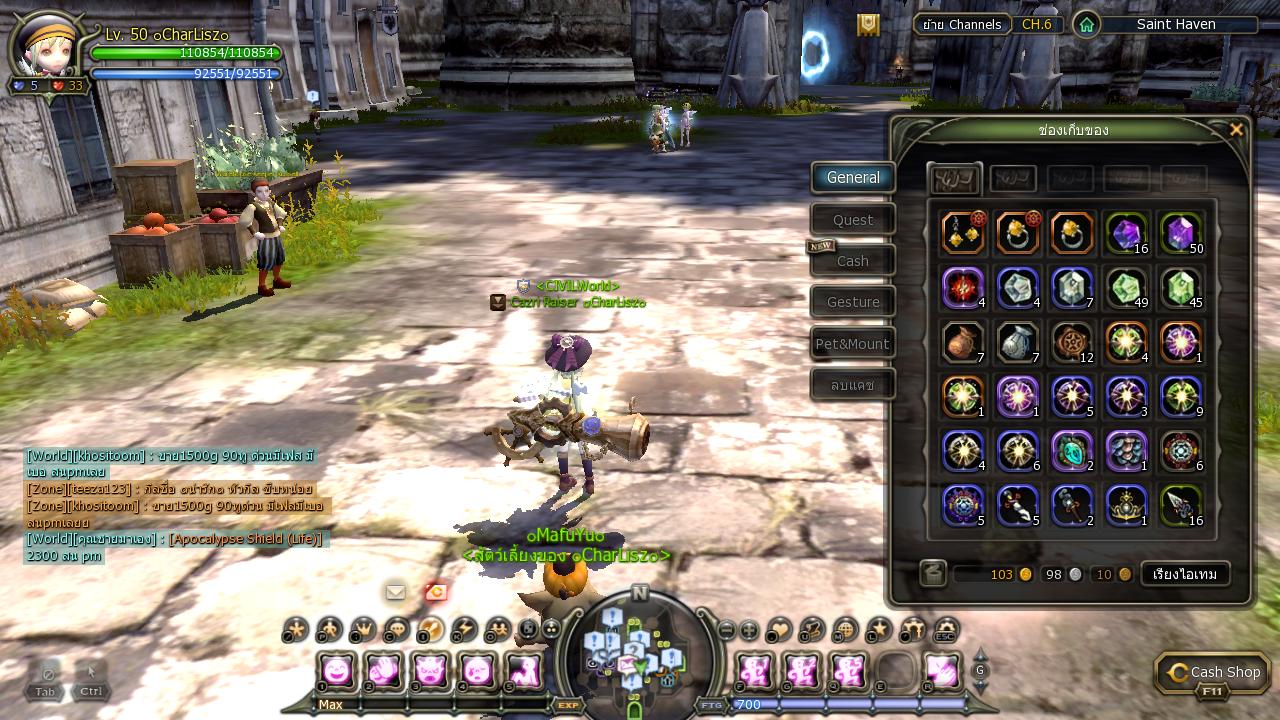The width and height of the screenshot is (1280, 720).
Task: Show the Cash inventory tab
Action: pos(853,261)
